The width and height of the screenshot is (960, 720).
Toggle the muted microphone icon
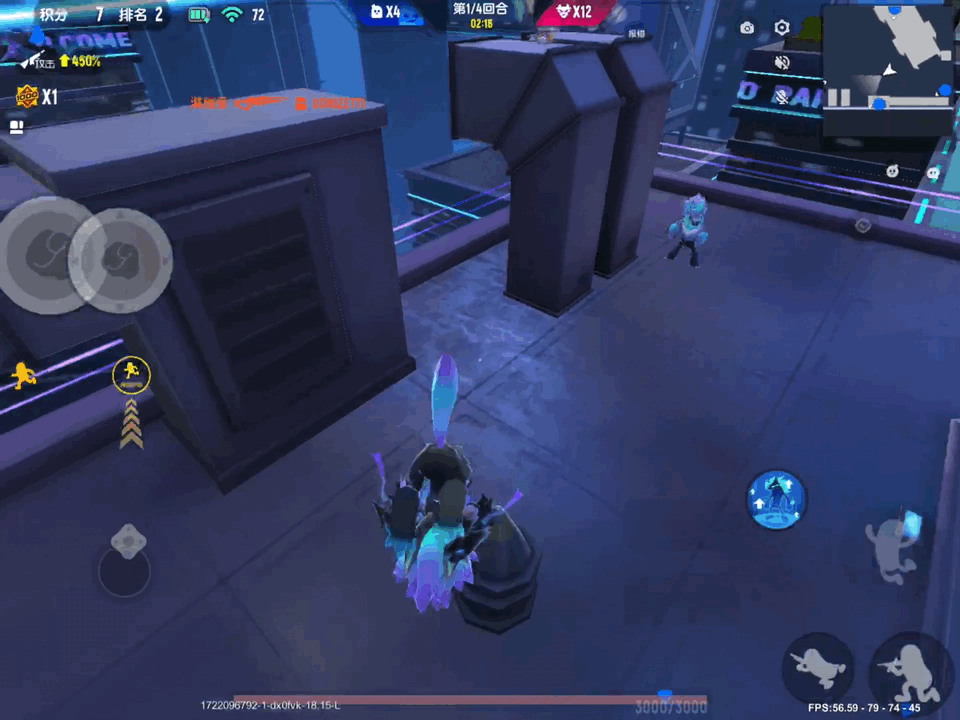tap(782, 97)
